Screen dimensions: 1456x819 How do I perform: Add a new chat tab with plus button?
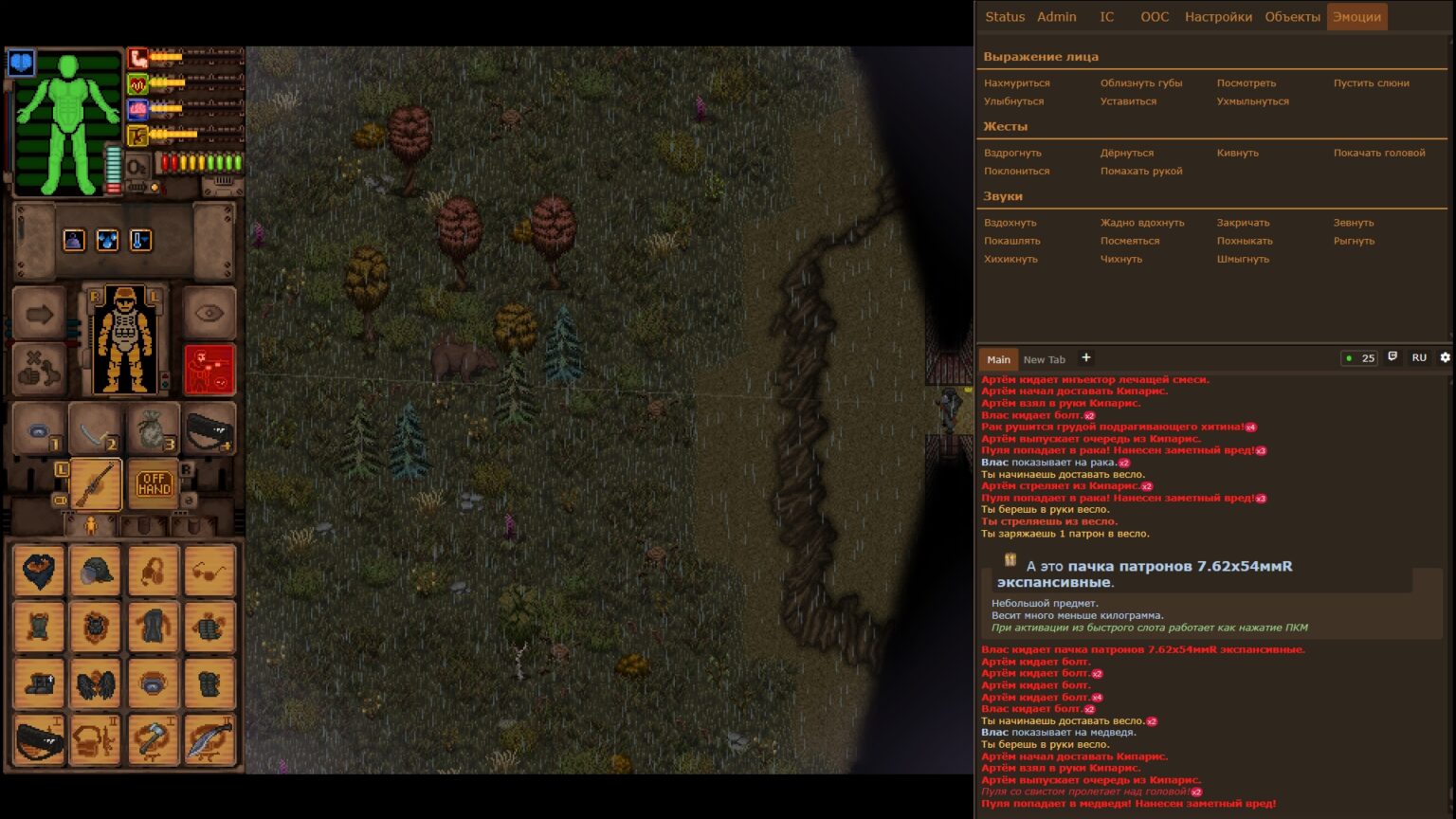(1086, 358)
